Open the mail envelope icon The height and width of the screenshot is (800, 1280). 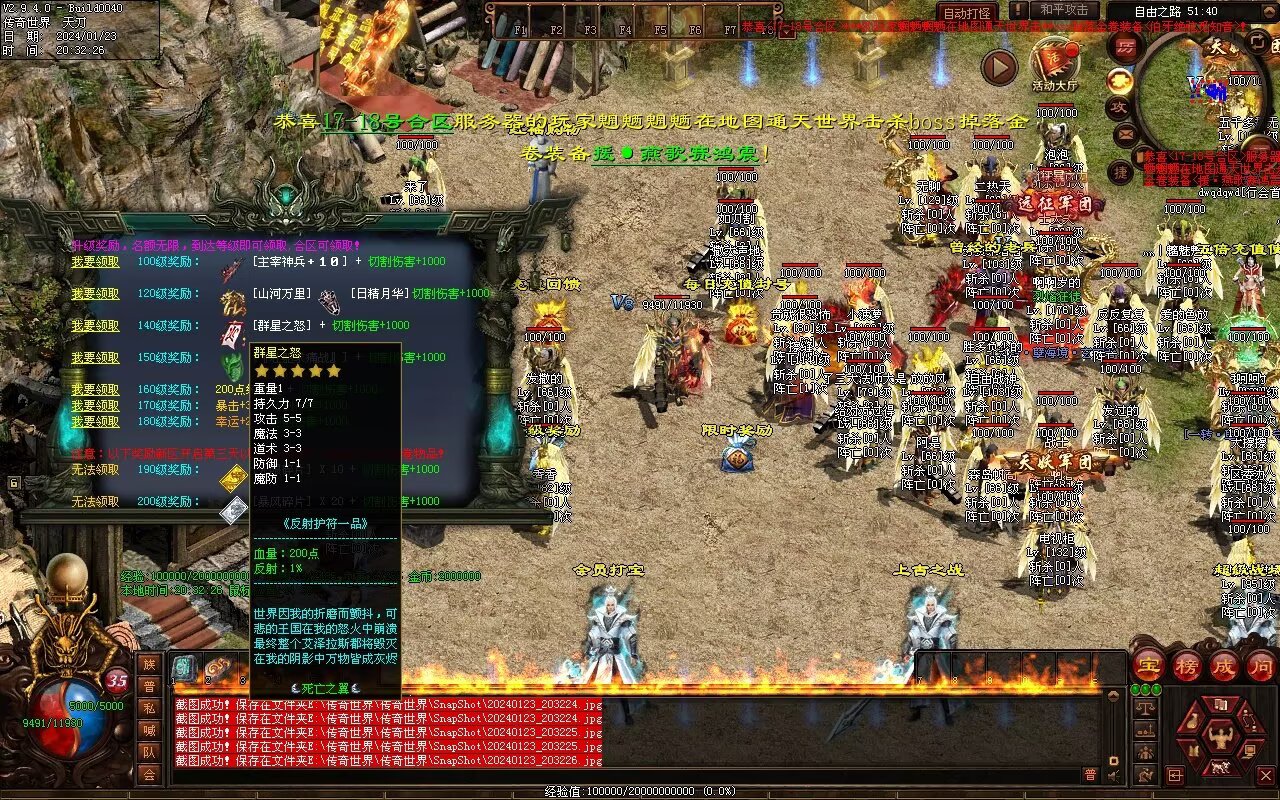pyautogui.click(x=1126, y=133)
